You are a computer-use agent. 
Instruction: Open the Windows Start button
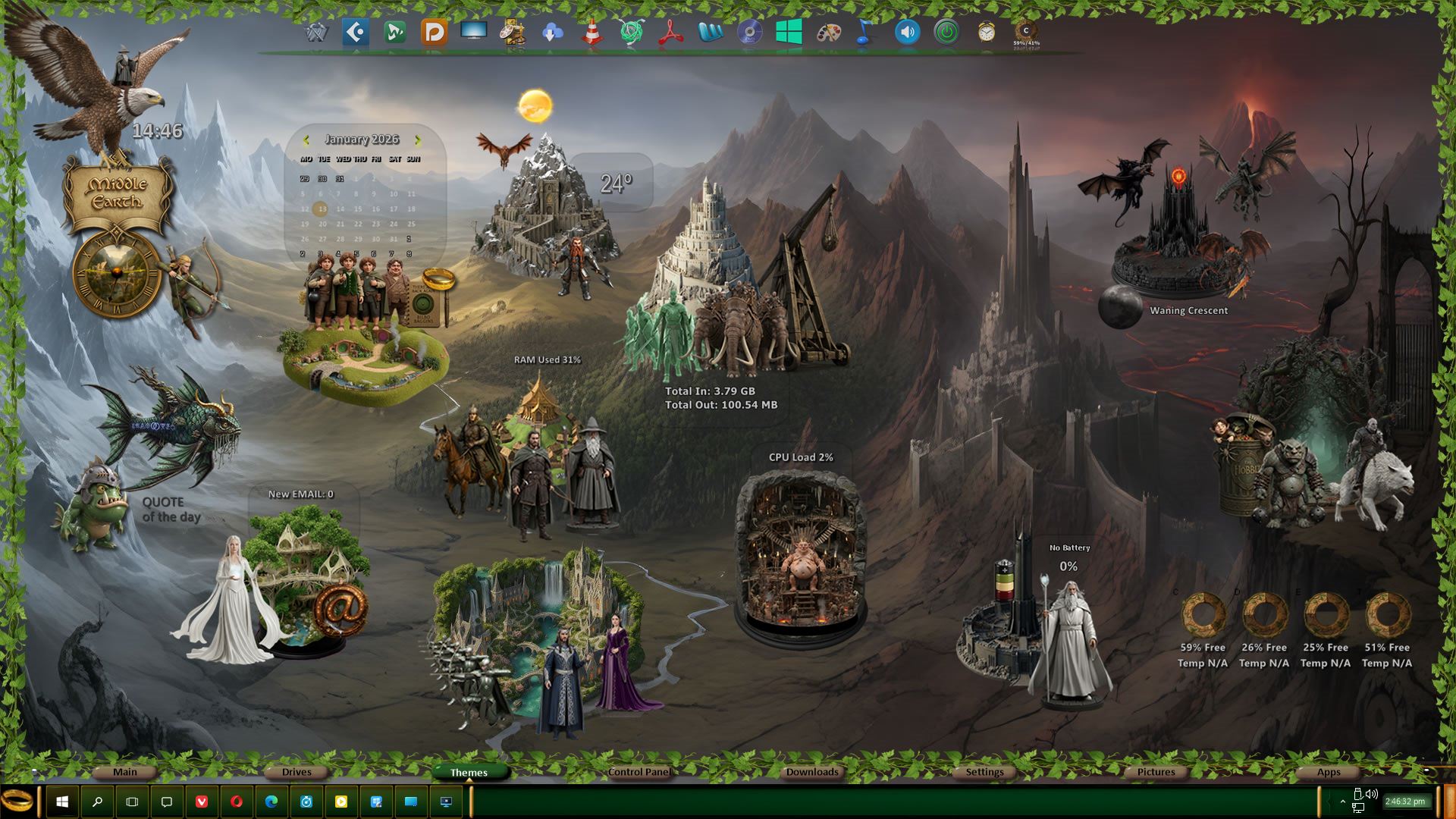coord(62,802)
